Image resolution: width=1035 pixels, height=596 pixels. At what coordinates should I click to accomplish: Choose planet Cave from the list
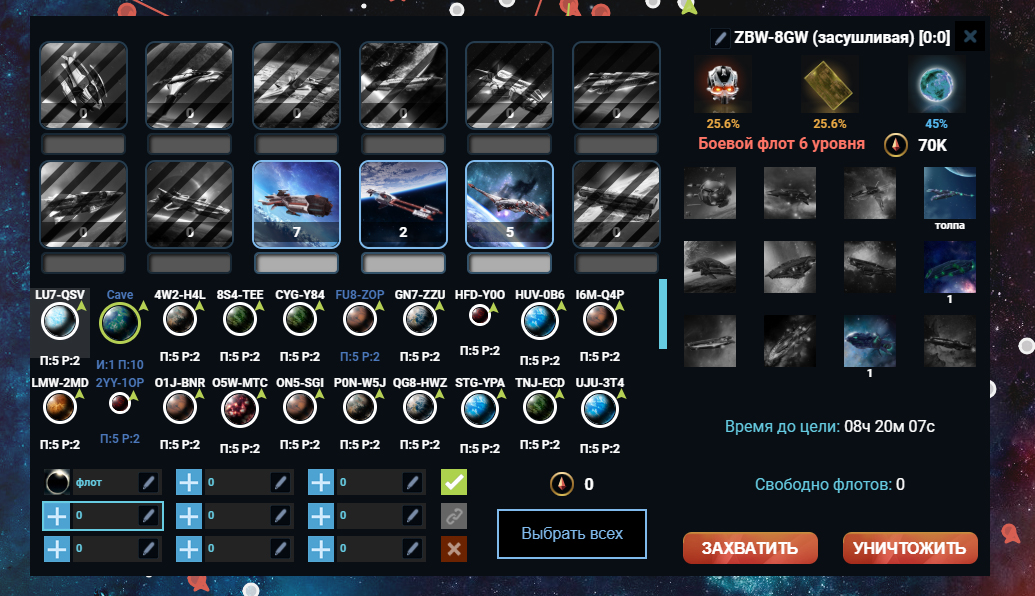click(x=119, y=323)
